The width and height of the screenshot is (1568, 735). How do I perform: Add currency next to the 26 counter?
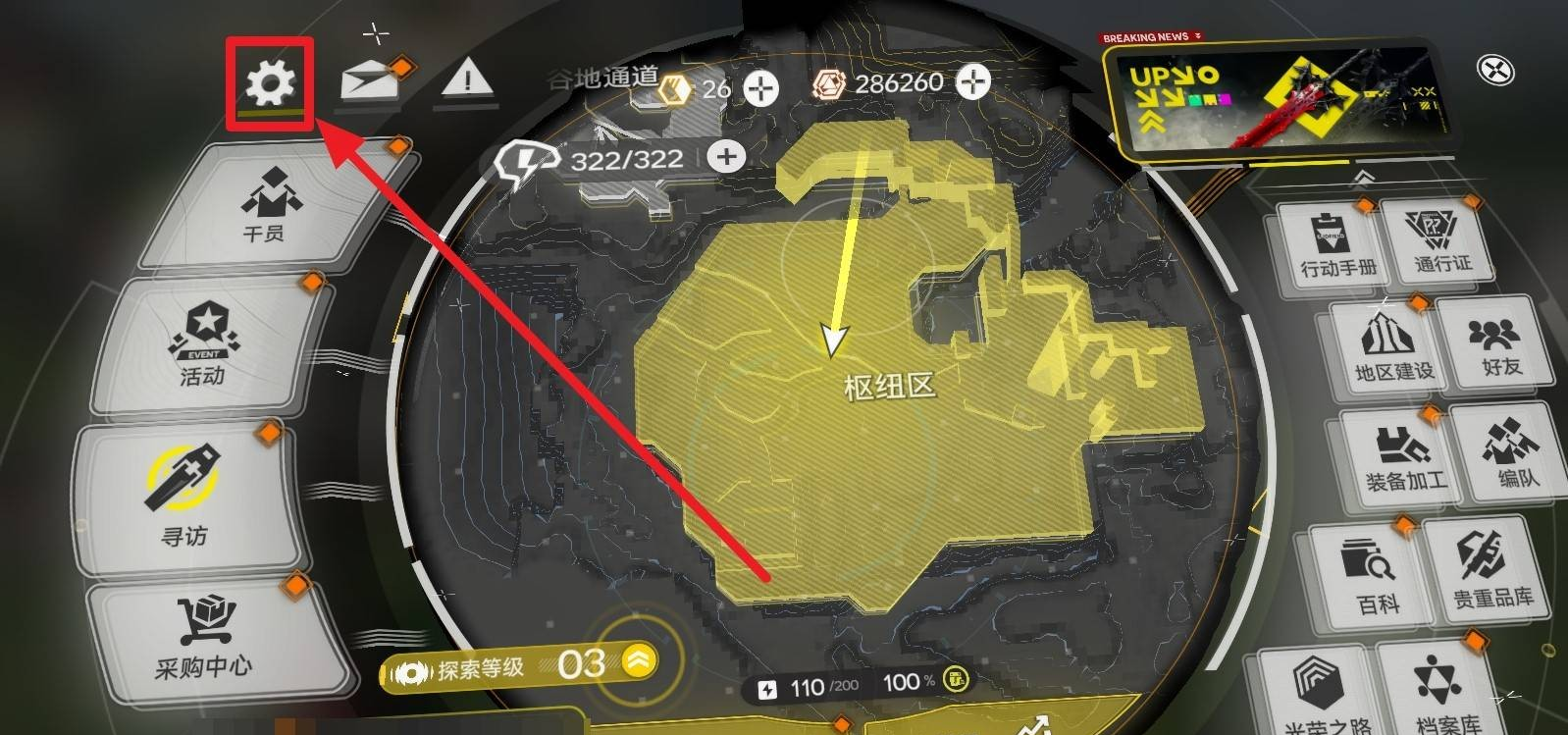coord(760,88)
